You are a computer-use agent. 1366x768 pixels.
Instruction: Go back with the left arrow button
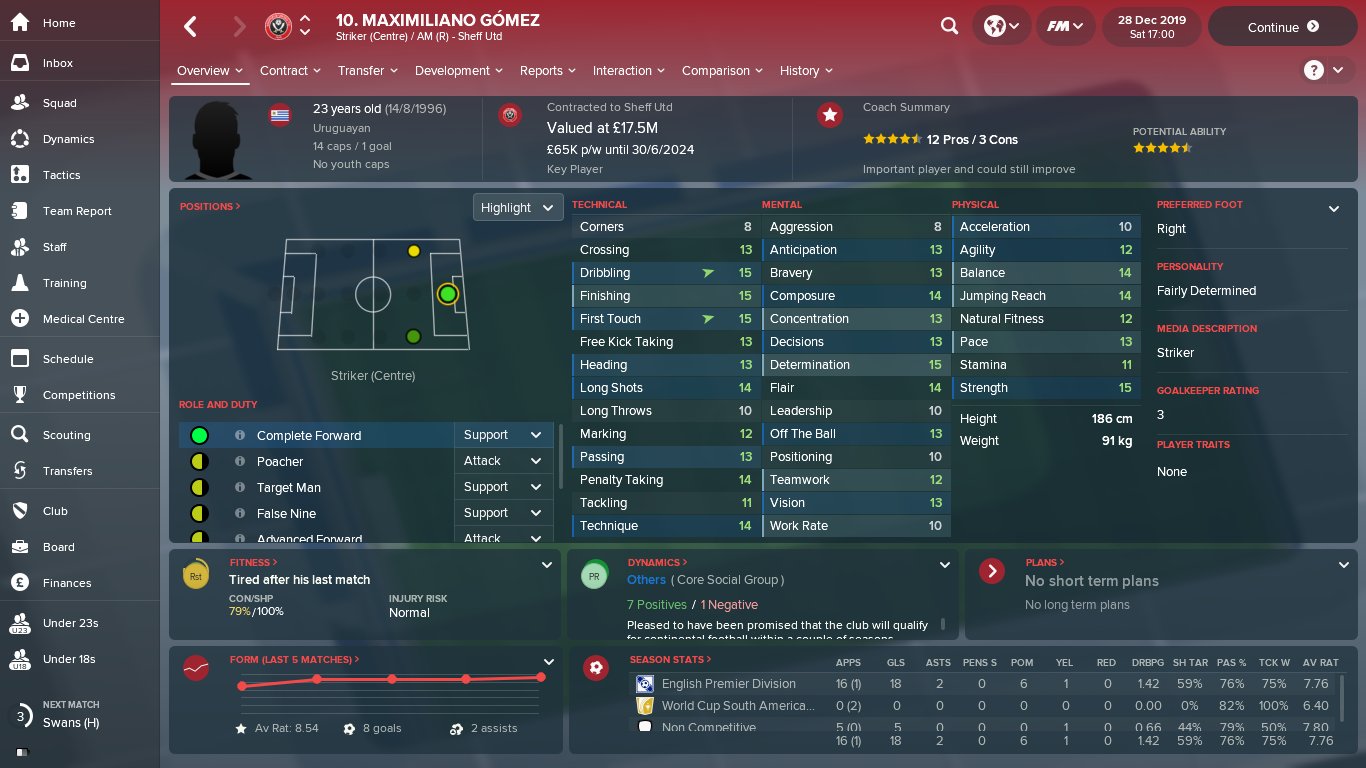[x=190, y=27]
